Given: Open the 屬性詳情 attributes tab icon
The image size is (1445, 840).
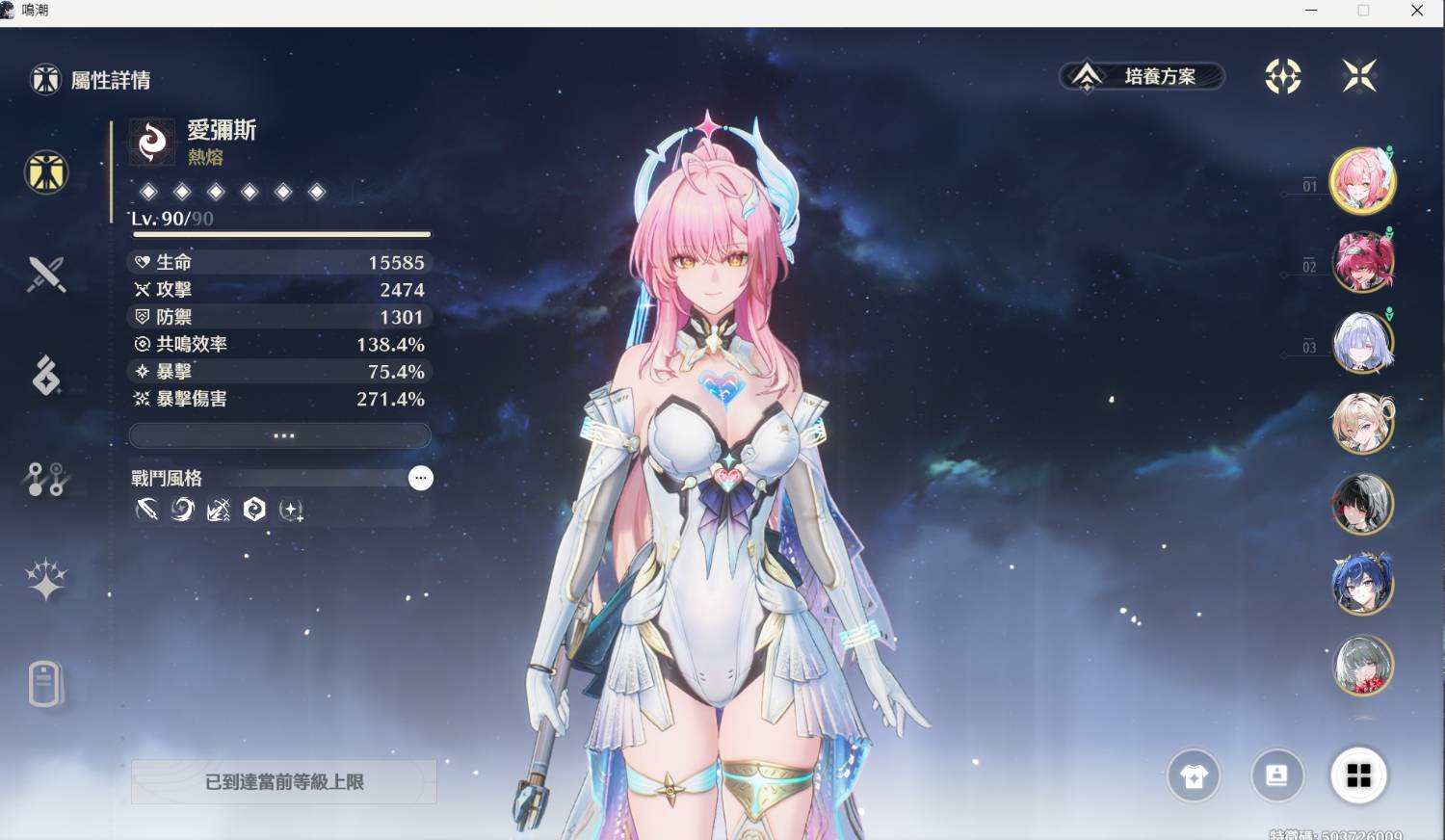Looking at the screenshot, I should (x=46, y=173).
